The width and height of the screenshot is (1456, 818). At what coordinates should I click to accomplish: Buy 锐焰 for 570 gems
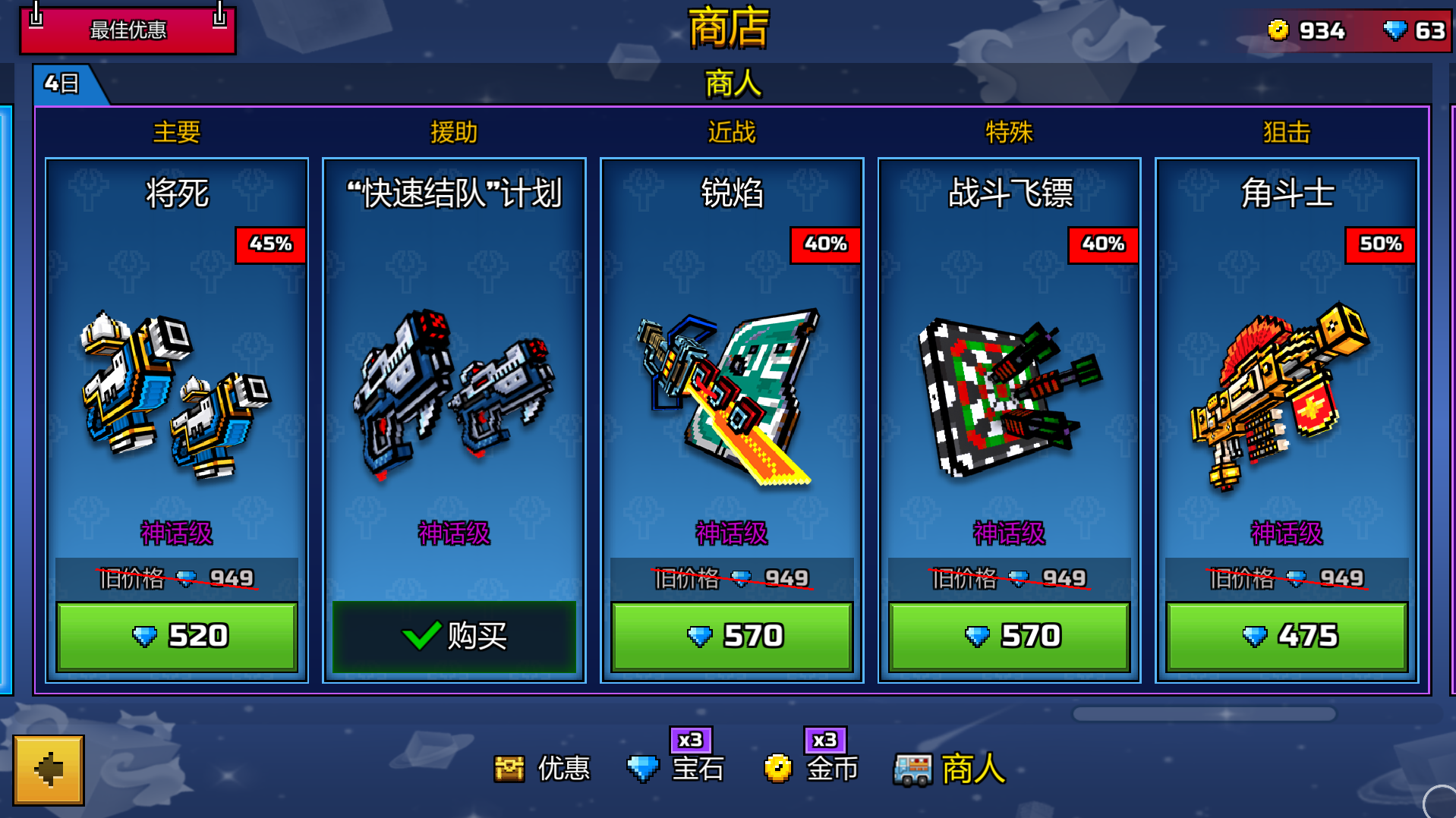click(x=732, y=636)
